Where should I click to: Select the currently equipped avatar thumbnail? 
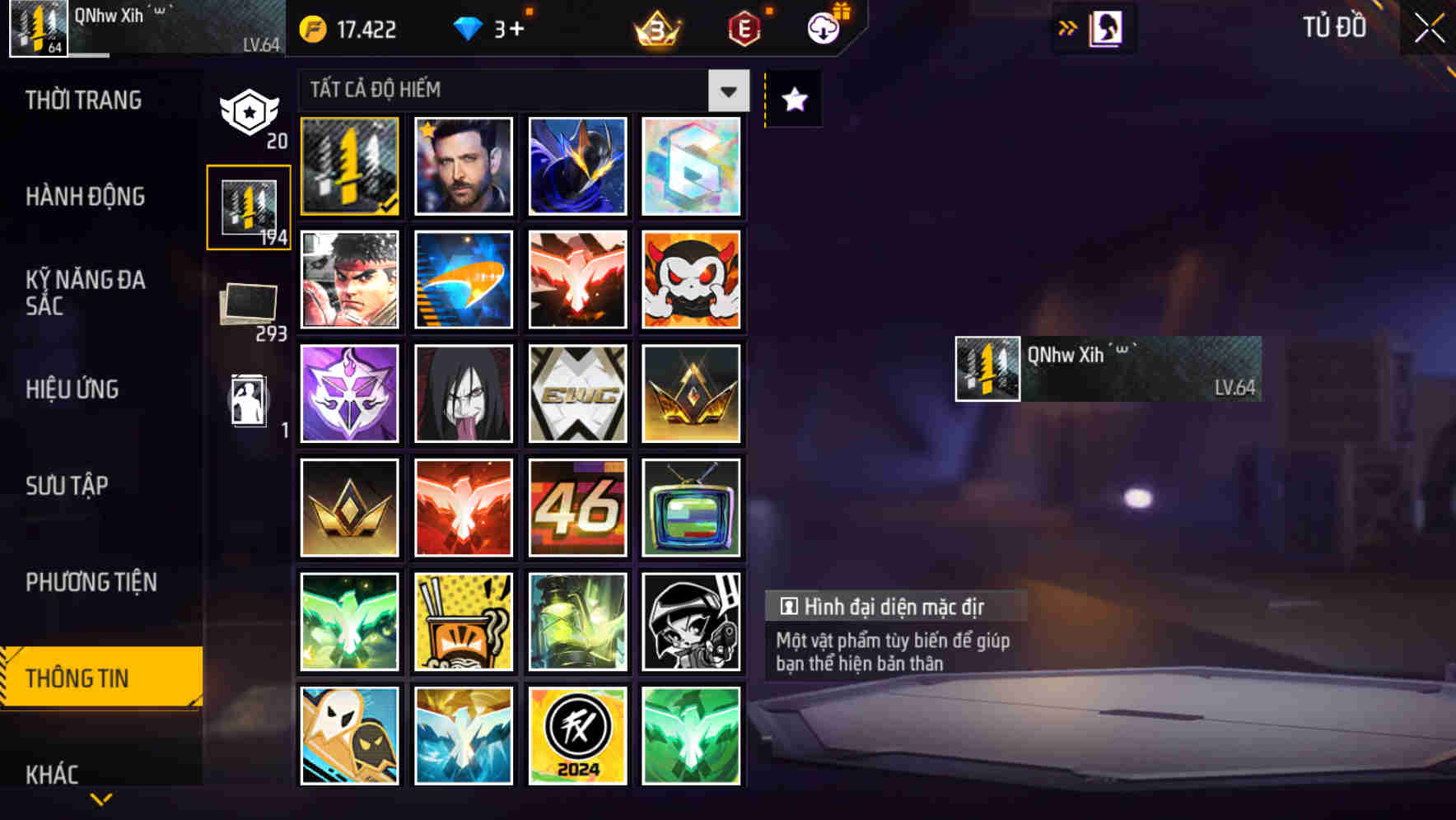click(348, 165)
